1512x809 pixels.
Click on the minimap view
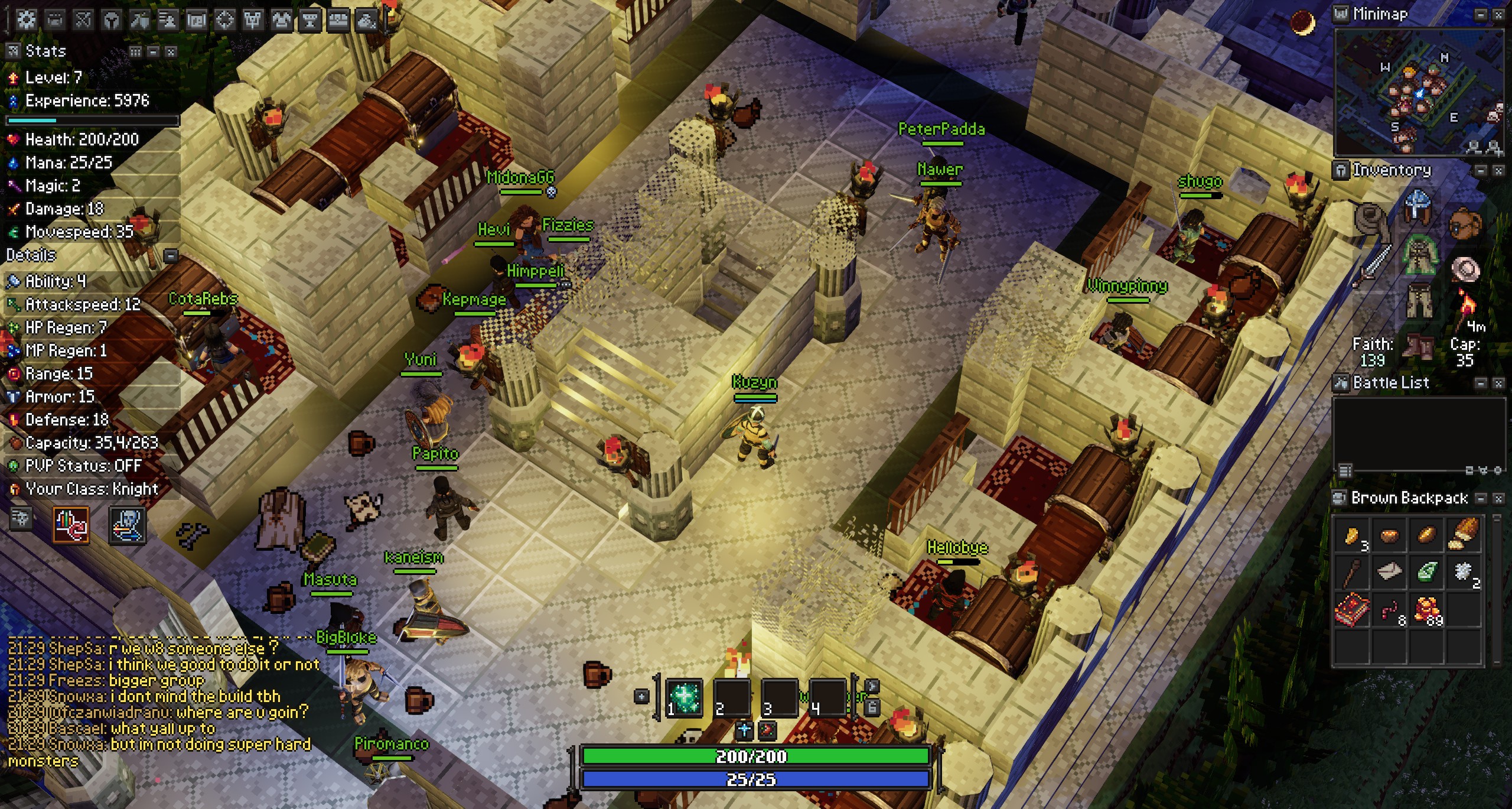click(1417, 92)
